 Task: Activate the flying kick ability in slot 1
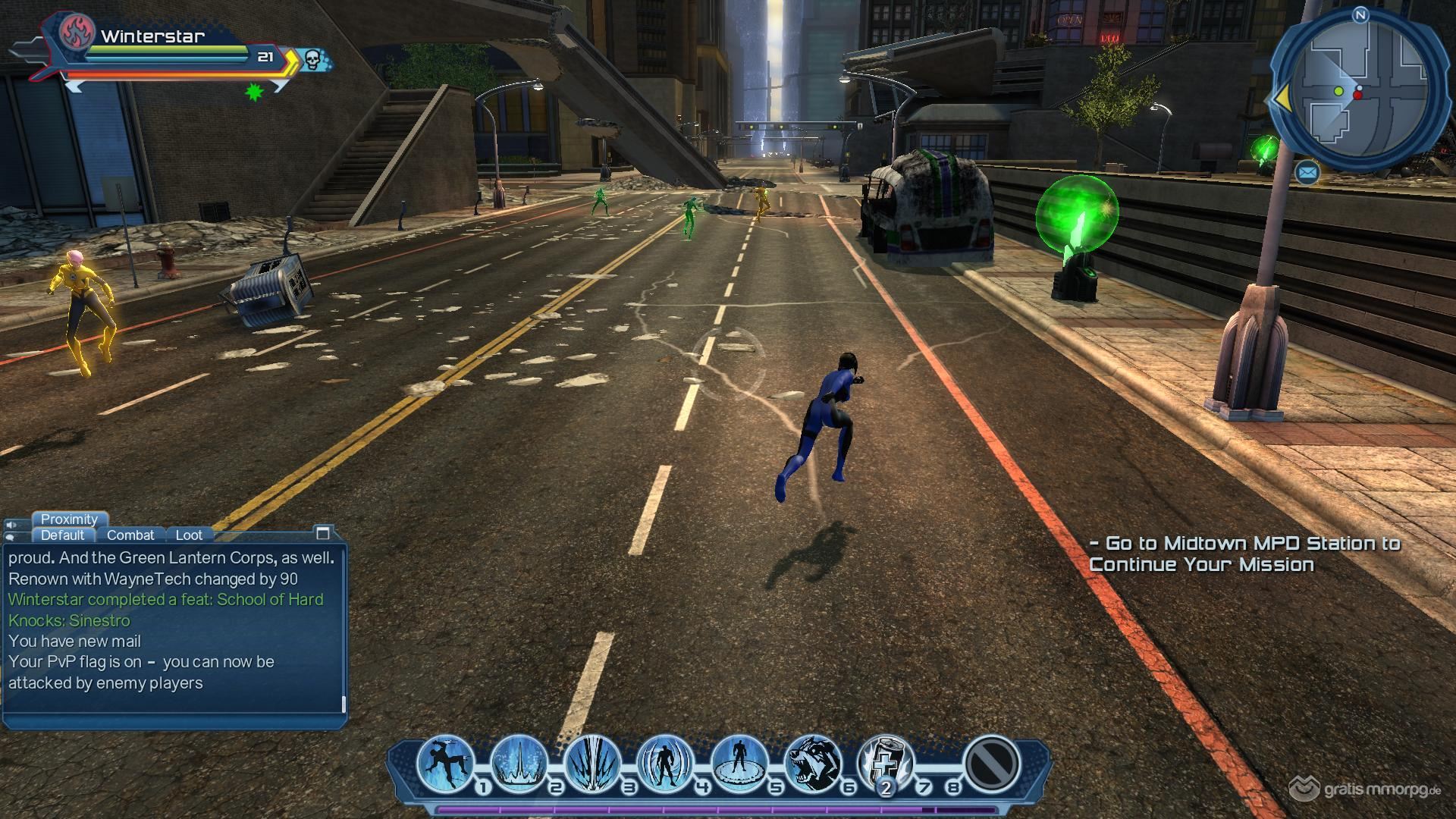click(445, 763)
